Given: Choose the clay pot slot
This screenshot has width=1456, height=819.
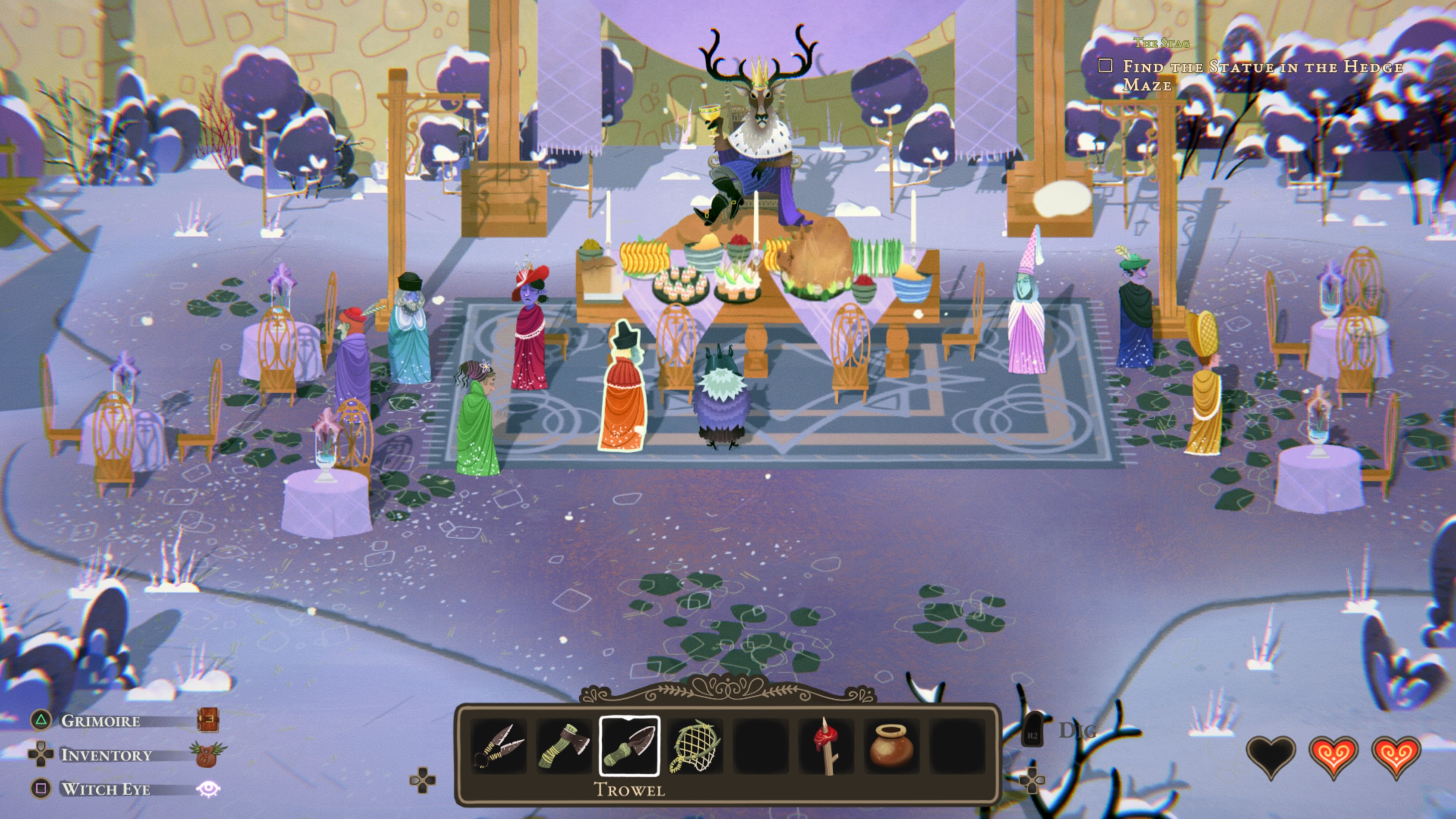Looking at the screenshot, I should click(891, 746).
